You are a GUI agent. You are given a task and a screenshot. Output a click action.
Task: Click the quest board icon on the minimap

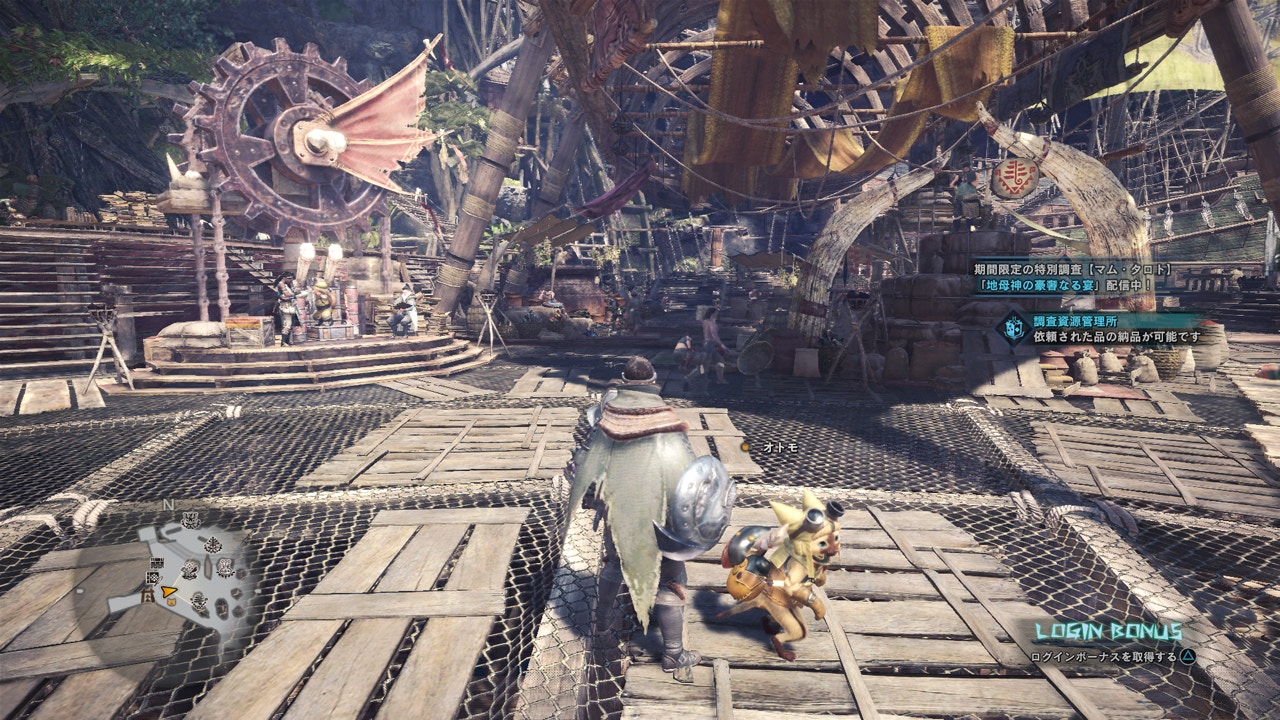tap(157, 562)
